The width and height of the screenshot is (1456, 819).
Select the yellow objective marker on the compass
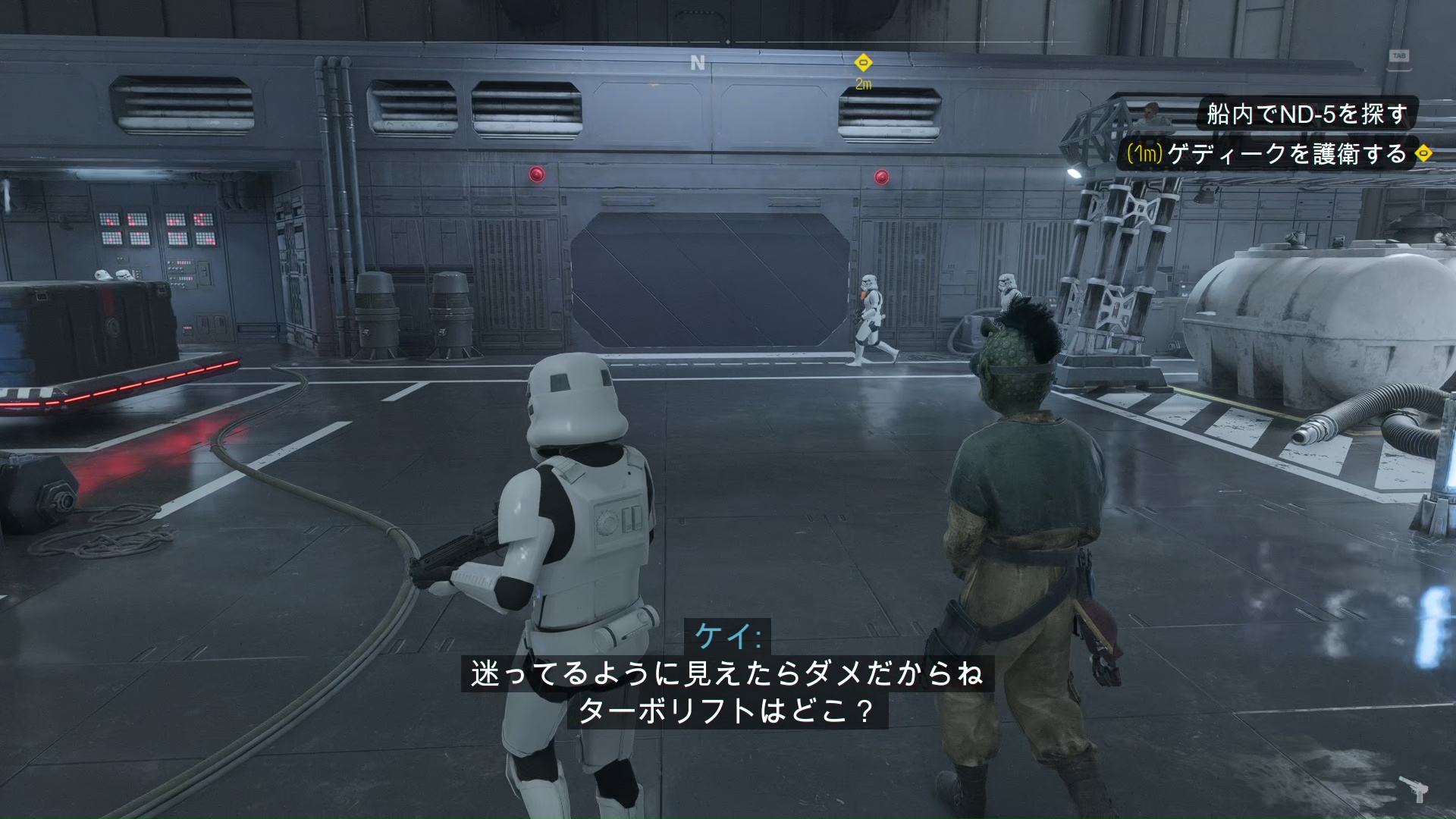point(863,63)
